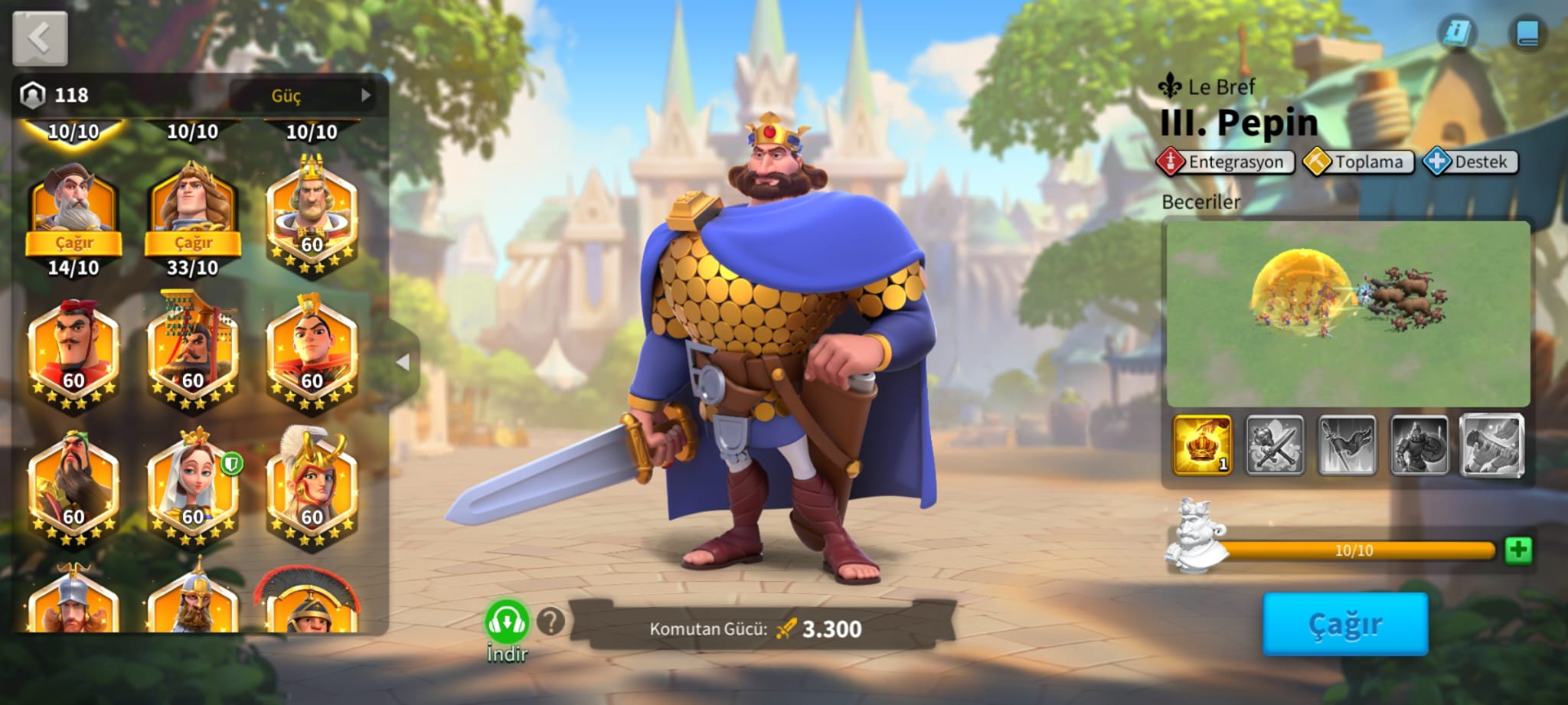Image resolution: width=1568 pixels, height=705 pixels.
Task: Play the skill preview video thumbnail
Action: pyautogui.click(x=1347, y=314)
